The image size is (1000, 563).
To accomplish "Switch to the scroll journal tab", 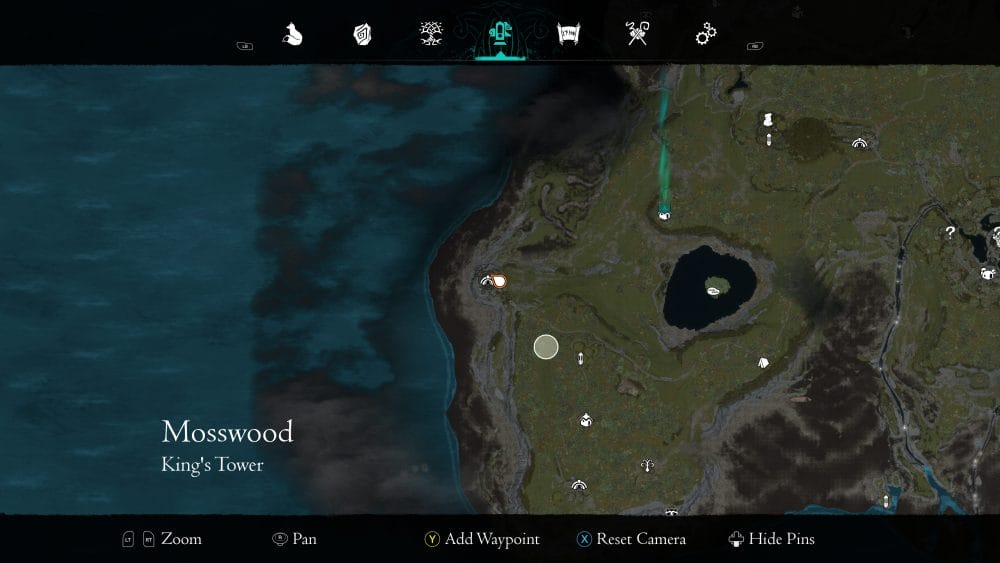I will [x=569, y=35].
